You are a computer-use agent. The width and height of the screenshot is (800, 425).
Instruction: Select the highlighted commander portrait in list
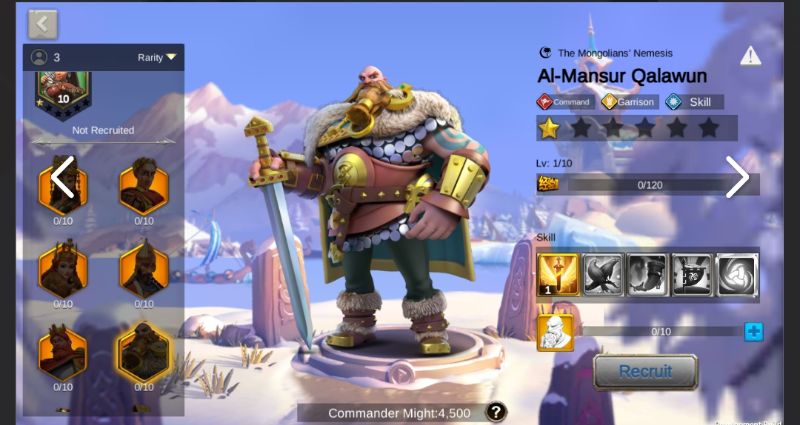144,352
